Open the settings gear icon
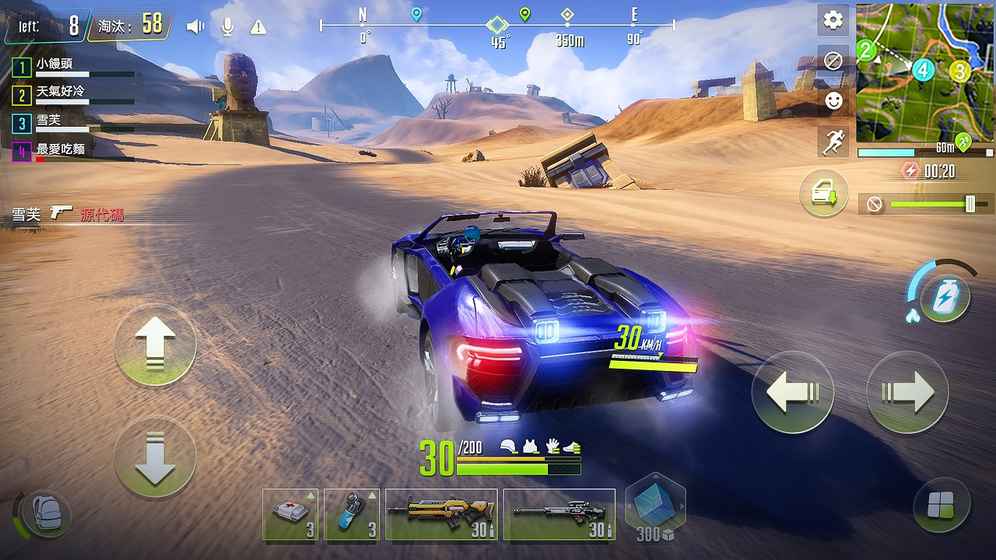The height and width of the screenshot is (560, 996). click(833, 20)
